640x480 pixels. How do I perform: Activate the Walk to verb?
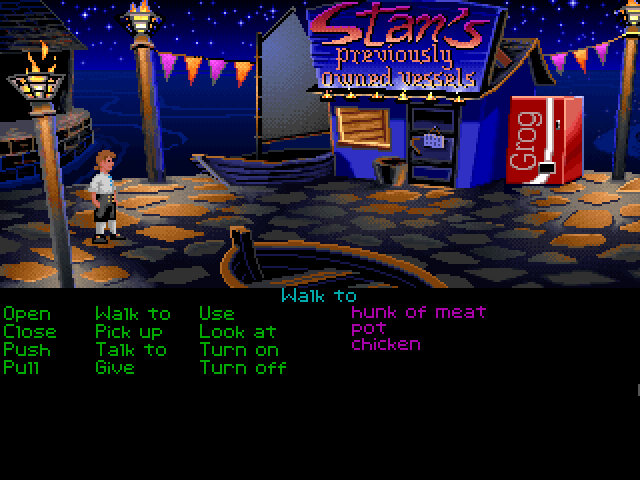pos(132,314)
